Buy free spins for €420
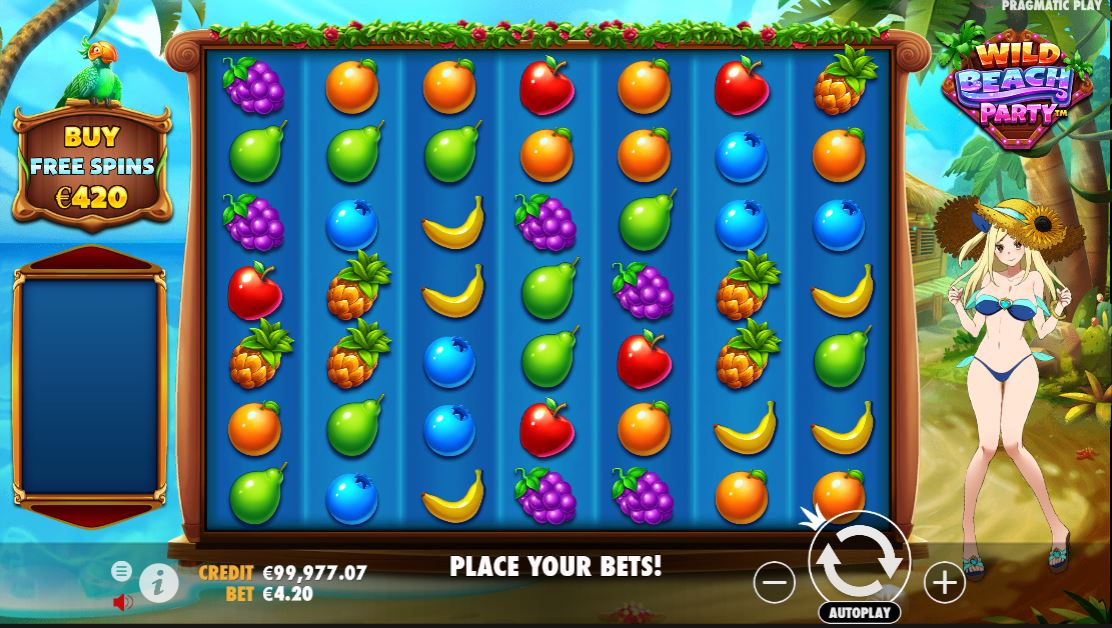 click(92, 167)
